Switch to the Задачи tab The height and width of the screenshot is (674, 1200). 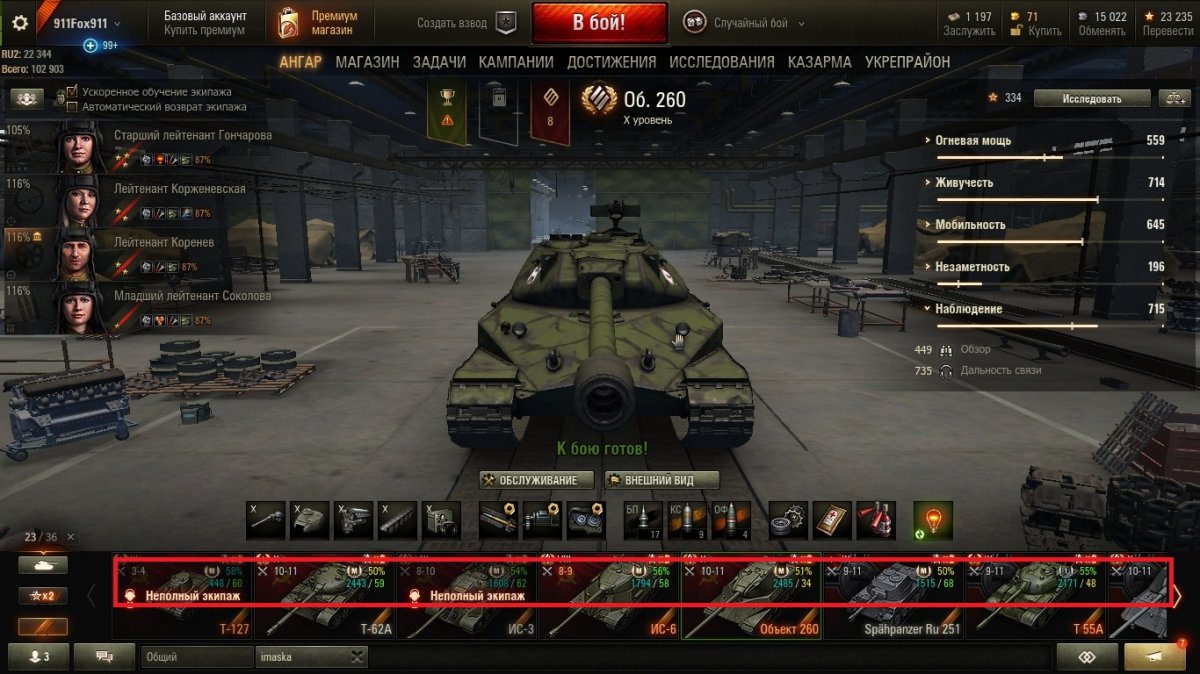coord(439,62)
